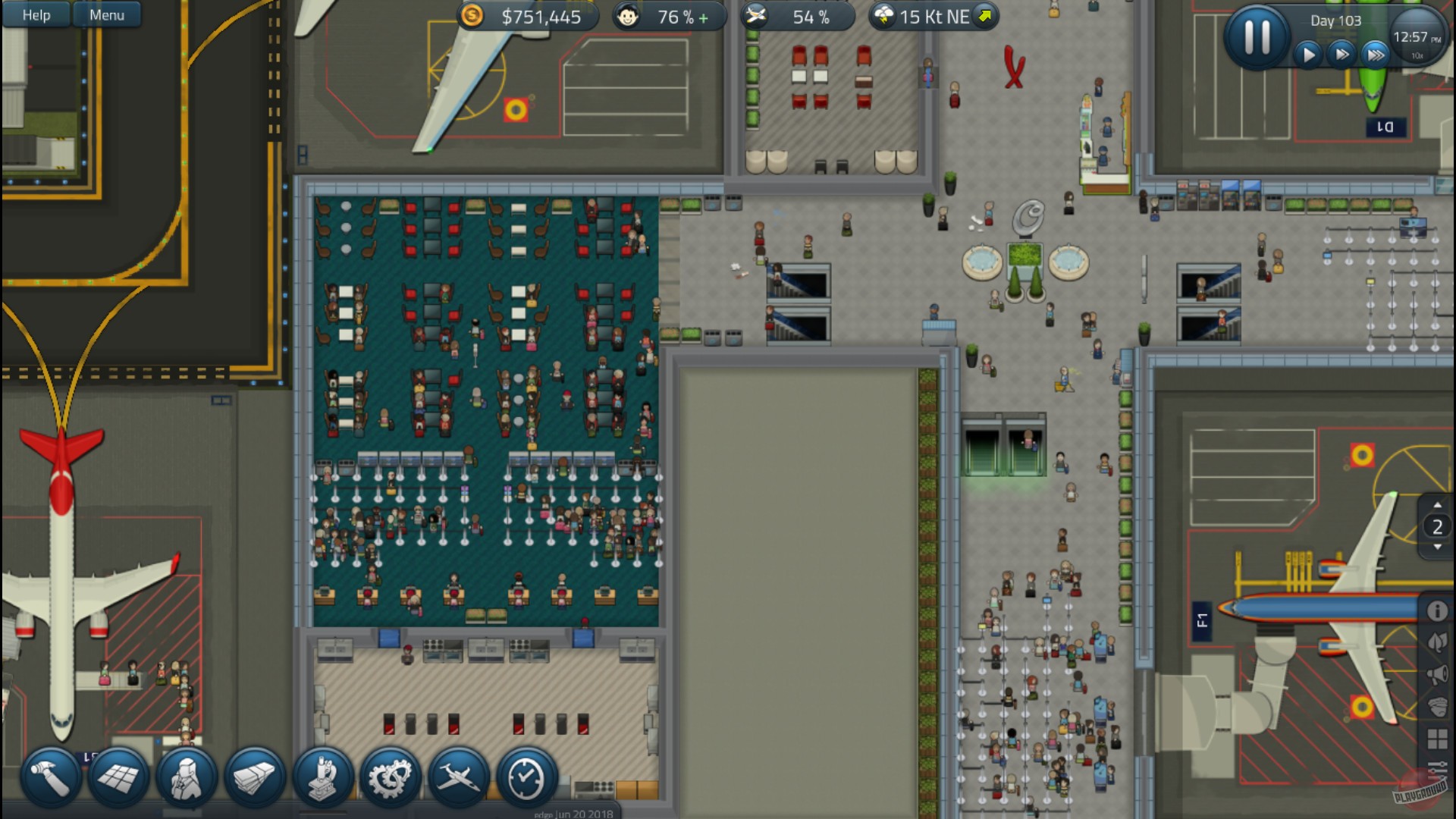Viewport: 1456px width, 819px height.
Task: Open the research microscope panel
Action: pos(322,777)
